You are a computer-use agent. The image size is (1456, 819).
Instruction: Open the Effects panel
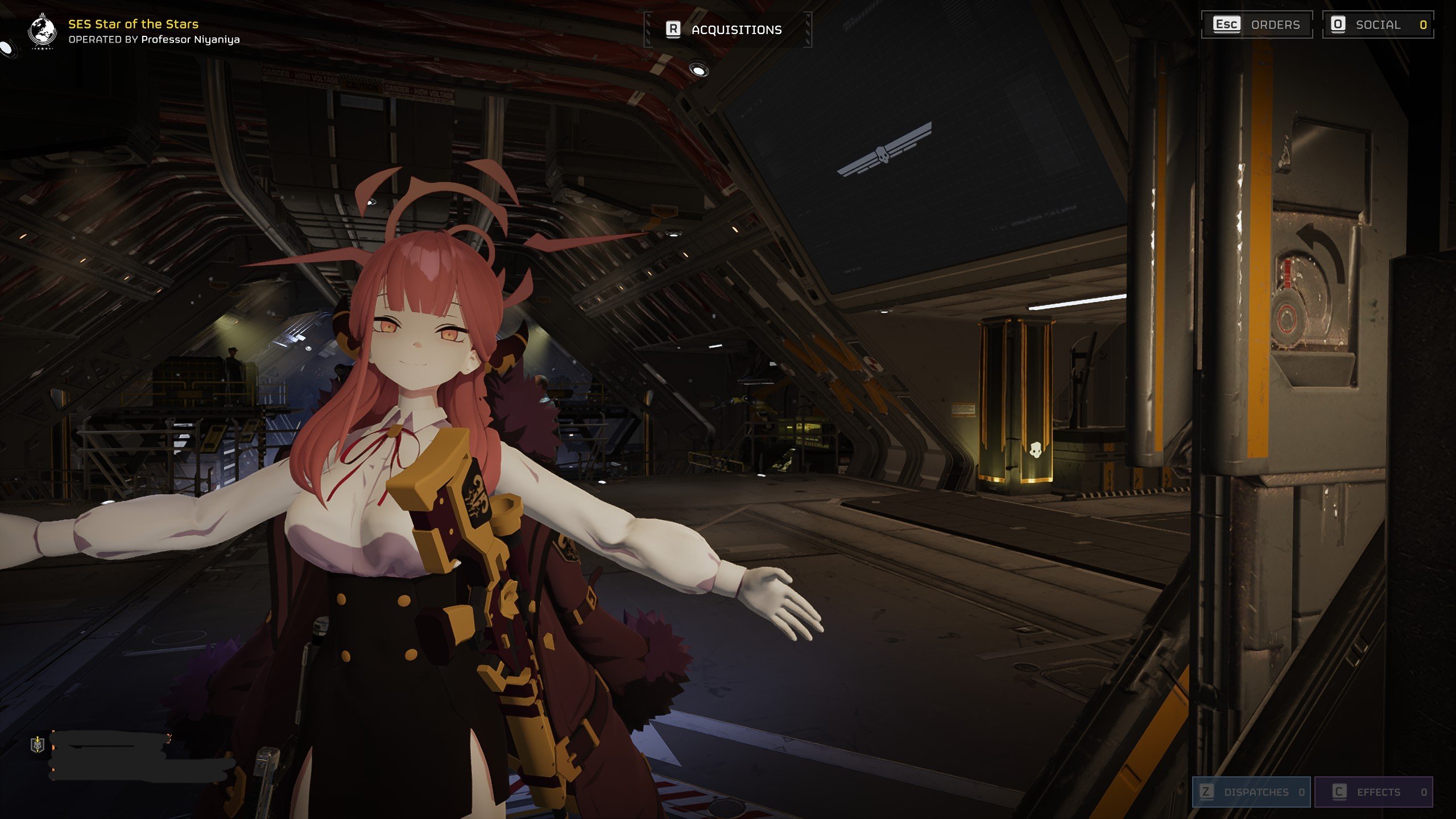pos(1373,792)
